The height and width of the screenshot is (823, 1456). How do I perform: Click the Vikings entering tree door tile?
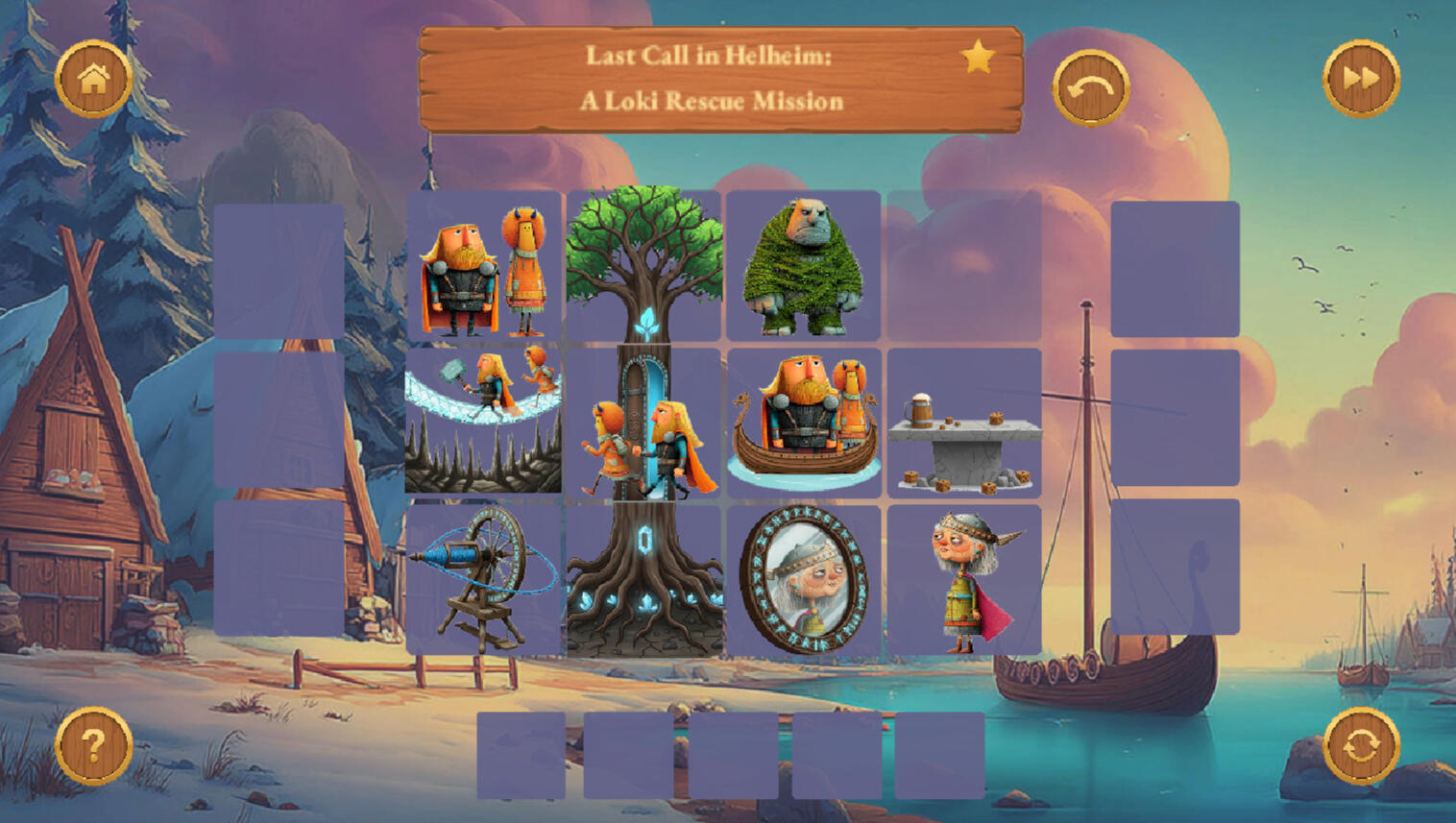(643, 424)
